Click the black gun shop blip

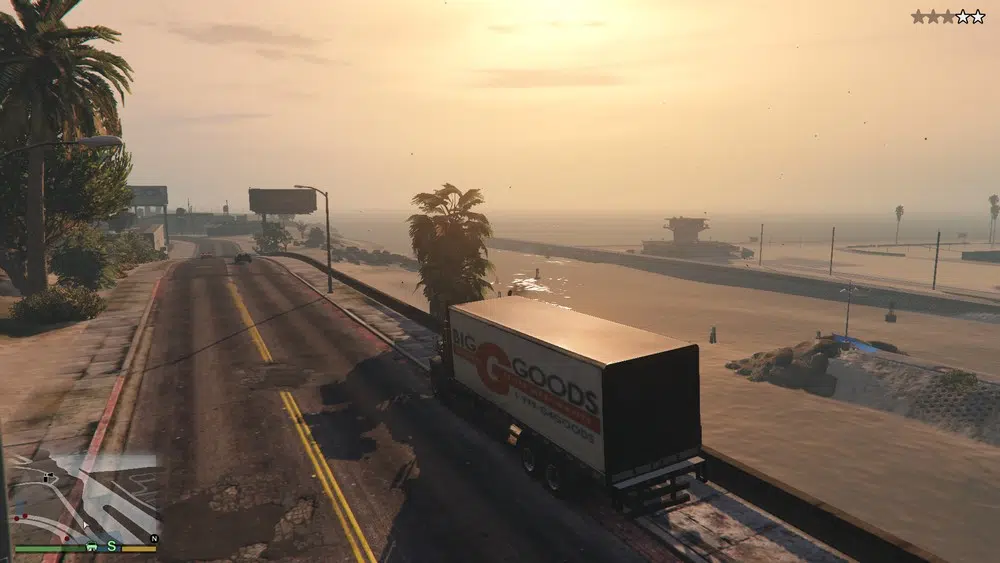49,479
